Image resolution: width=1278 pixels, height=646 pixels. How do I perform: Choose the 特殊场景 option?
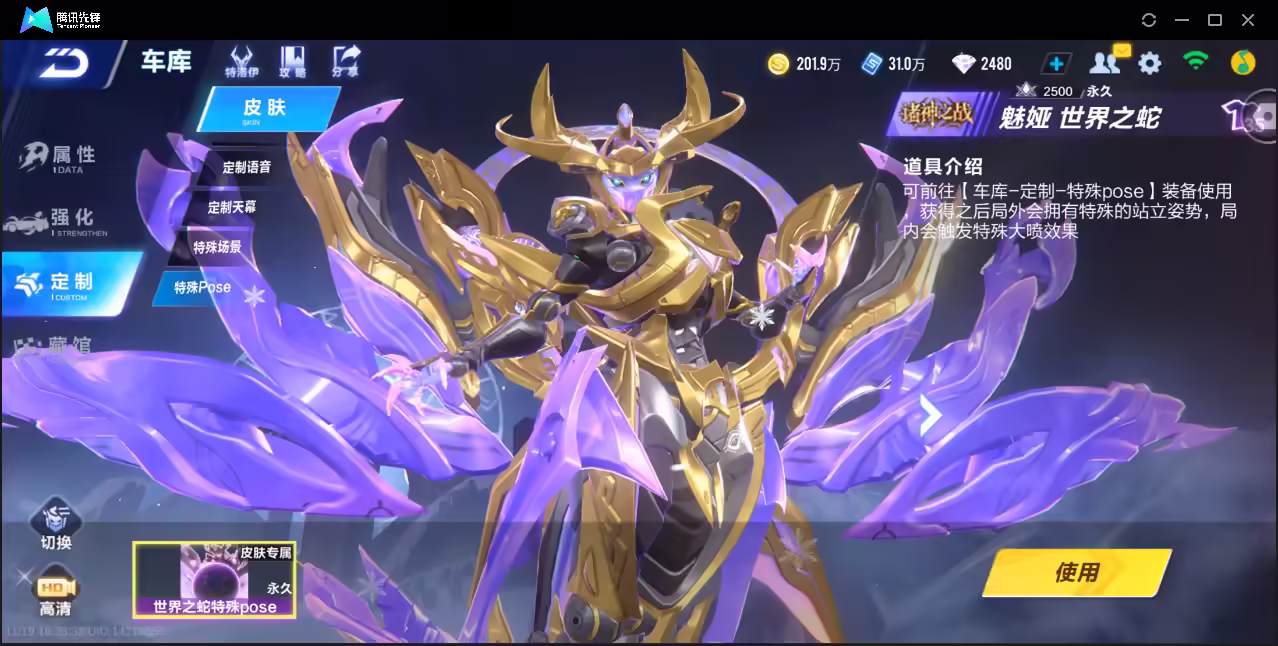217,247
